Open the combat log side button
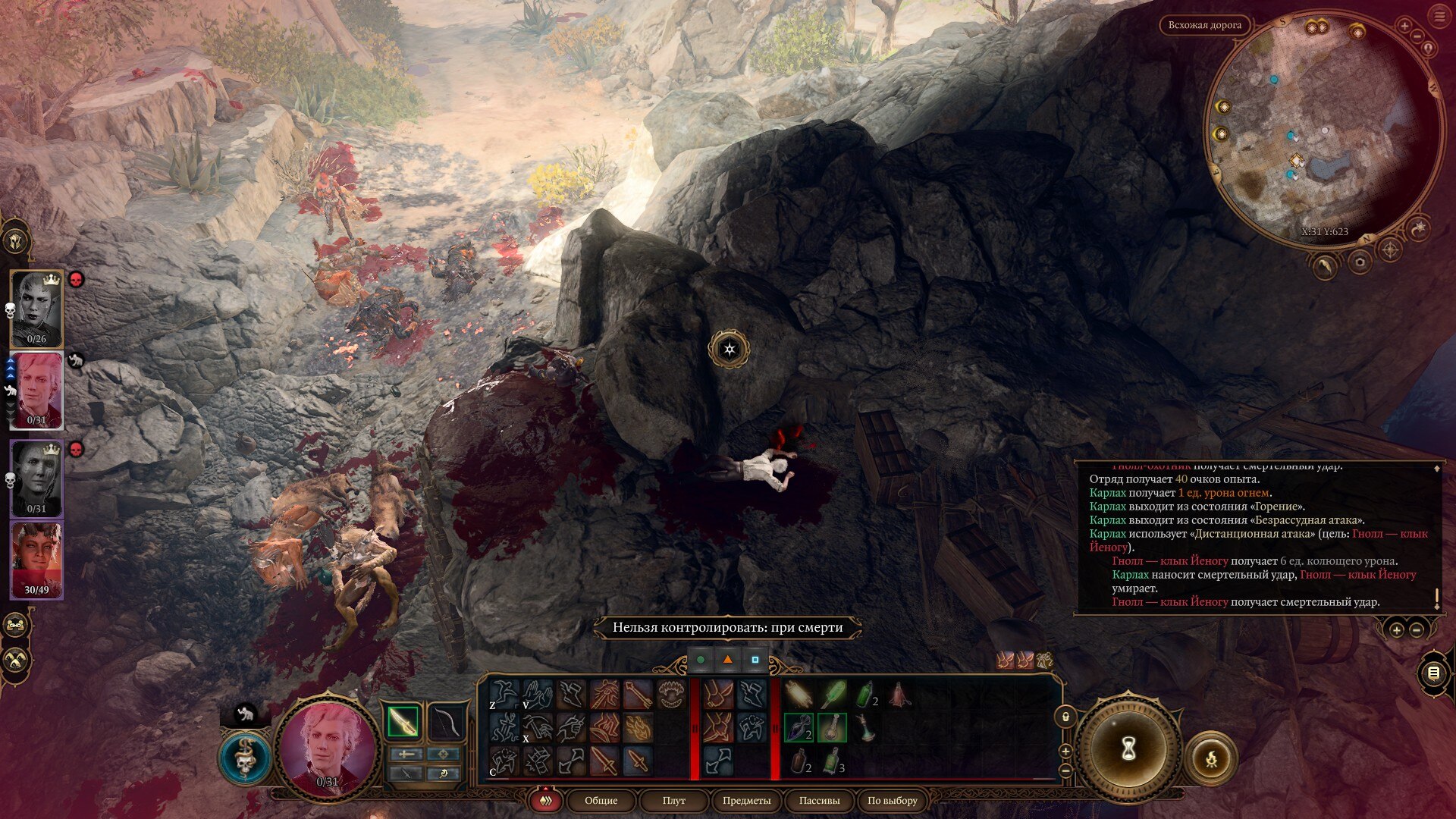This screenshot has width=1456, height=819. pos(1432,673)
